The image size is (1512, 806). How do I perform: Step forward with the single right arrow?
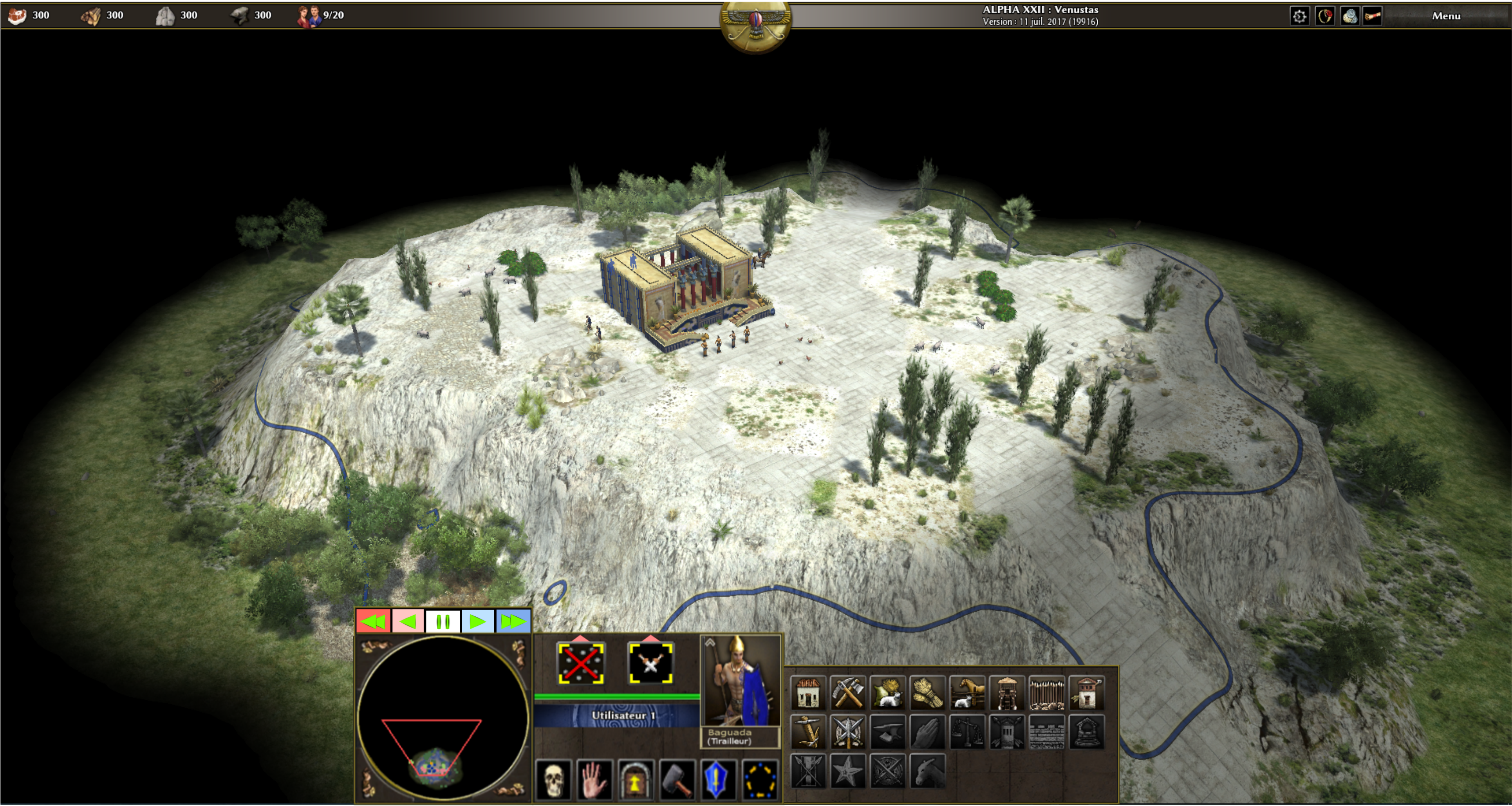[x=478, y=621]
